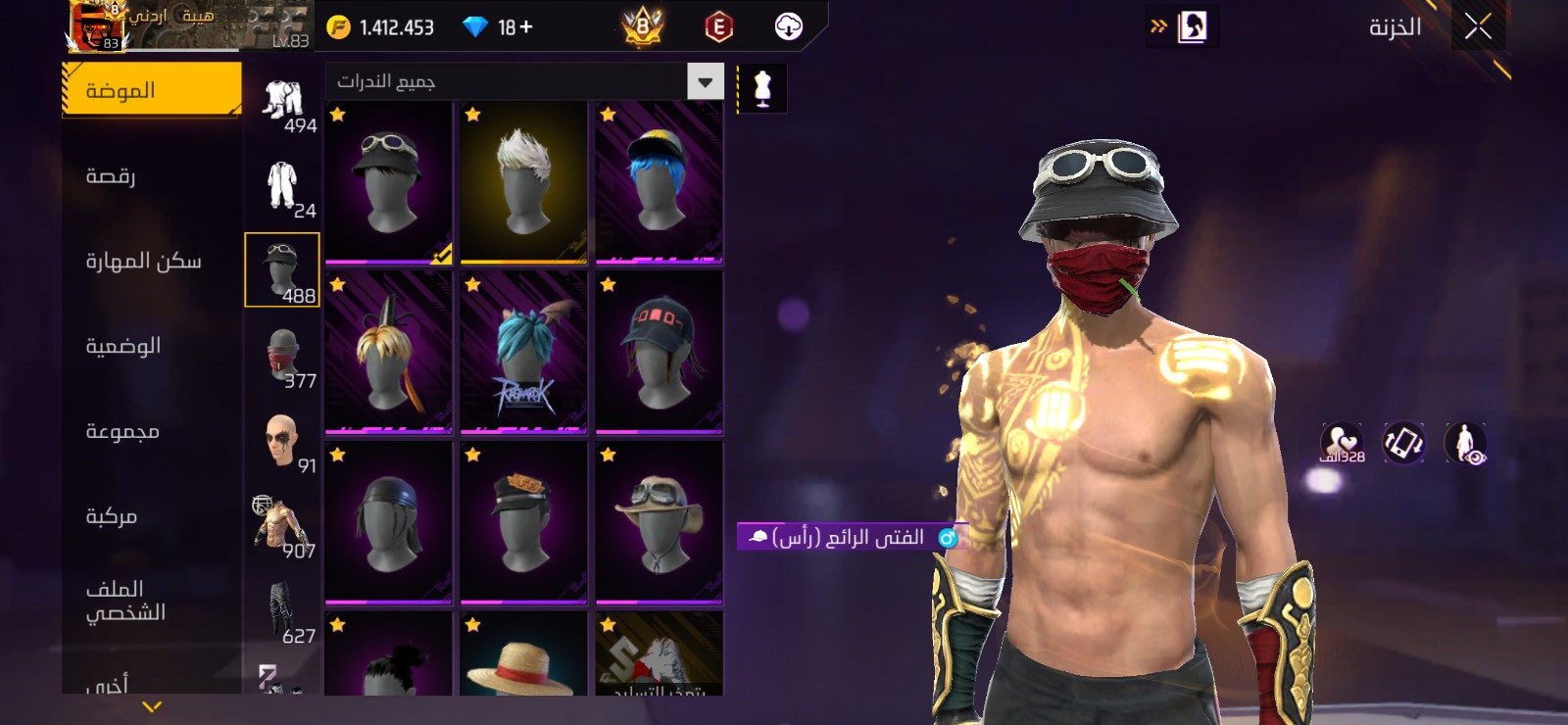
Task: Open the head items category with 488
Action: point(282,269)
